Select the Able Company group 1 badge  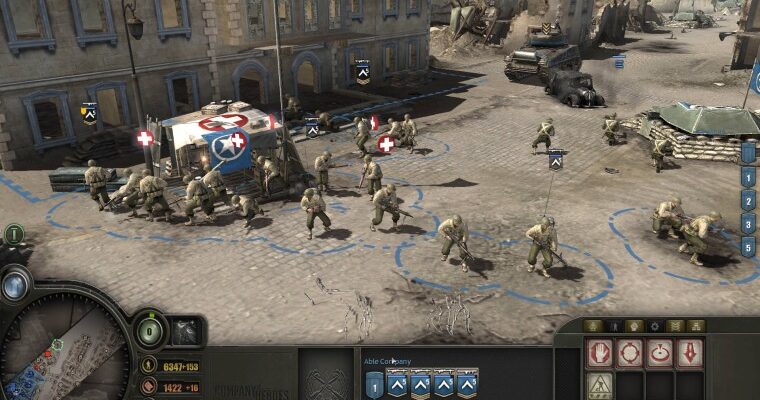[x=374, y=384]
